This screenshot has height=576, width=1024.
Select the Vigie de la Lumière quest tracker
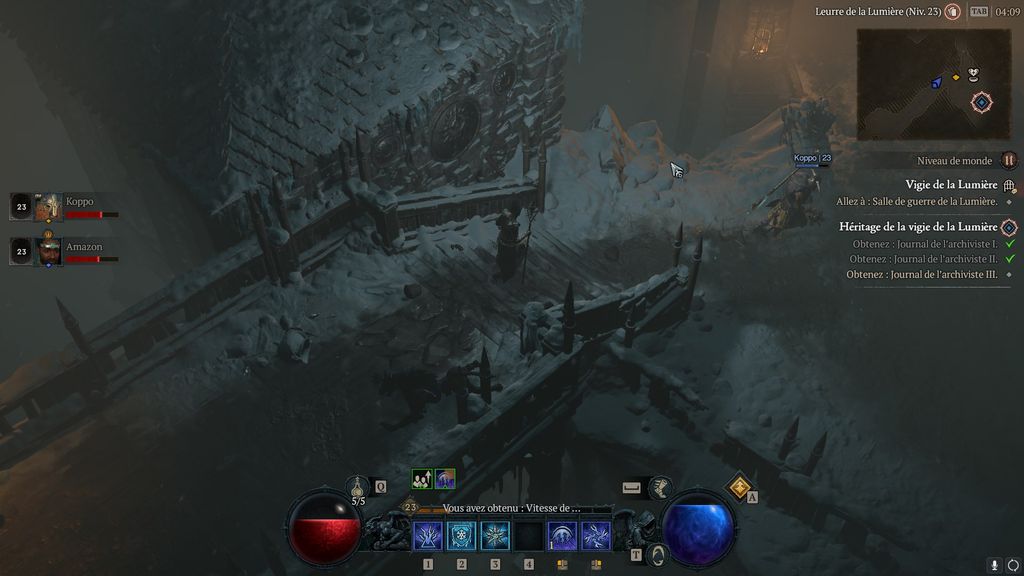tap(952, 185)
